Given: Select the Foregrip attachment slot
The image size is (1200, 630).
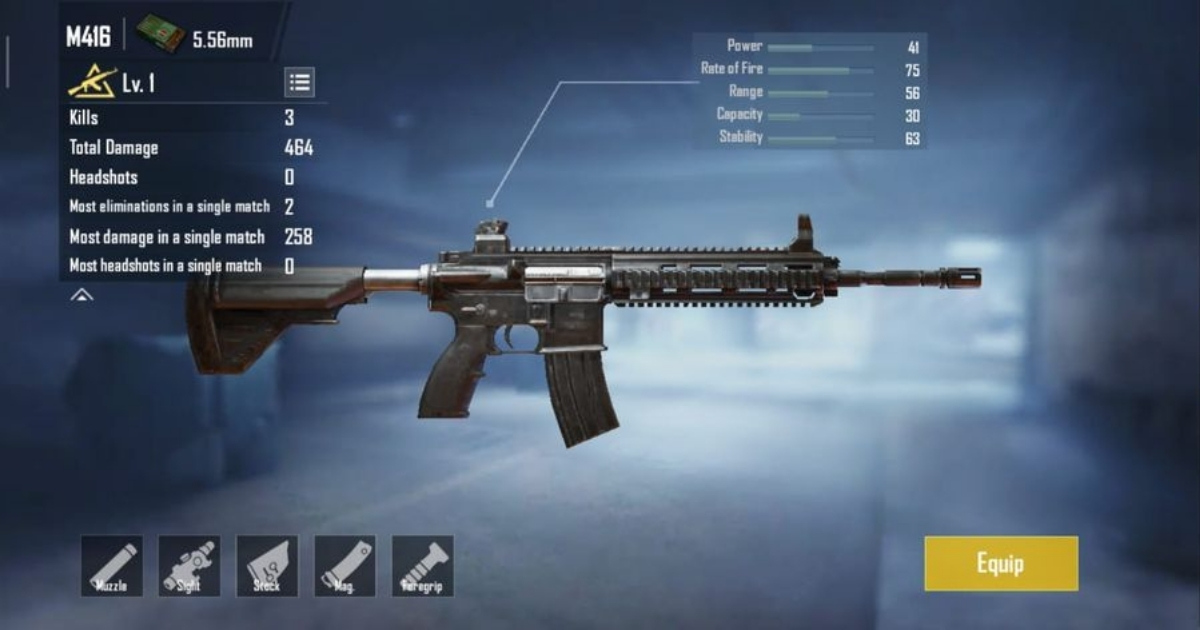Looking at the screenshot, I should (423, 566).
